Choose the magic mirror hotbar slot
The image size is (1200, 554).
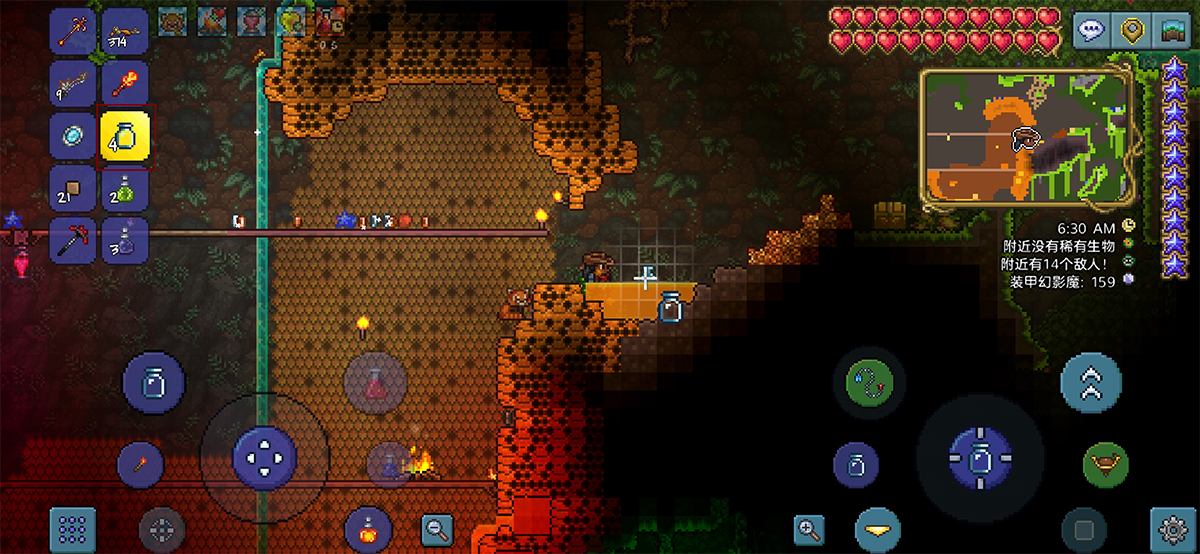pos(73,135)
